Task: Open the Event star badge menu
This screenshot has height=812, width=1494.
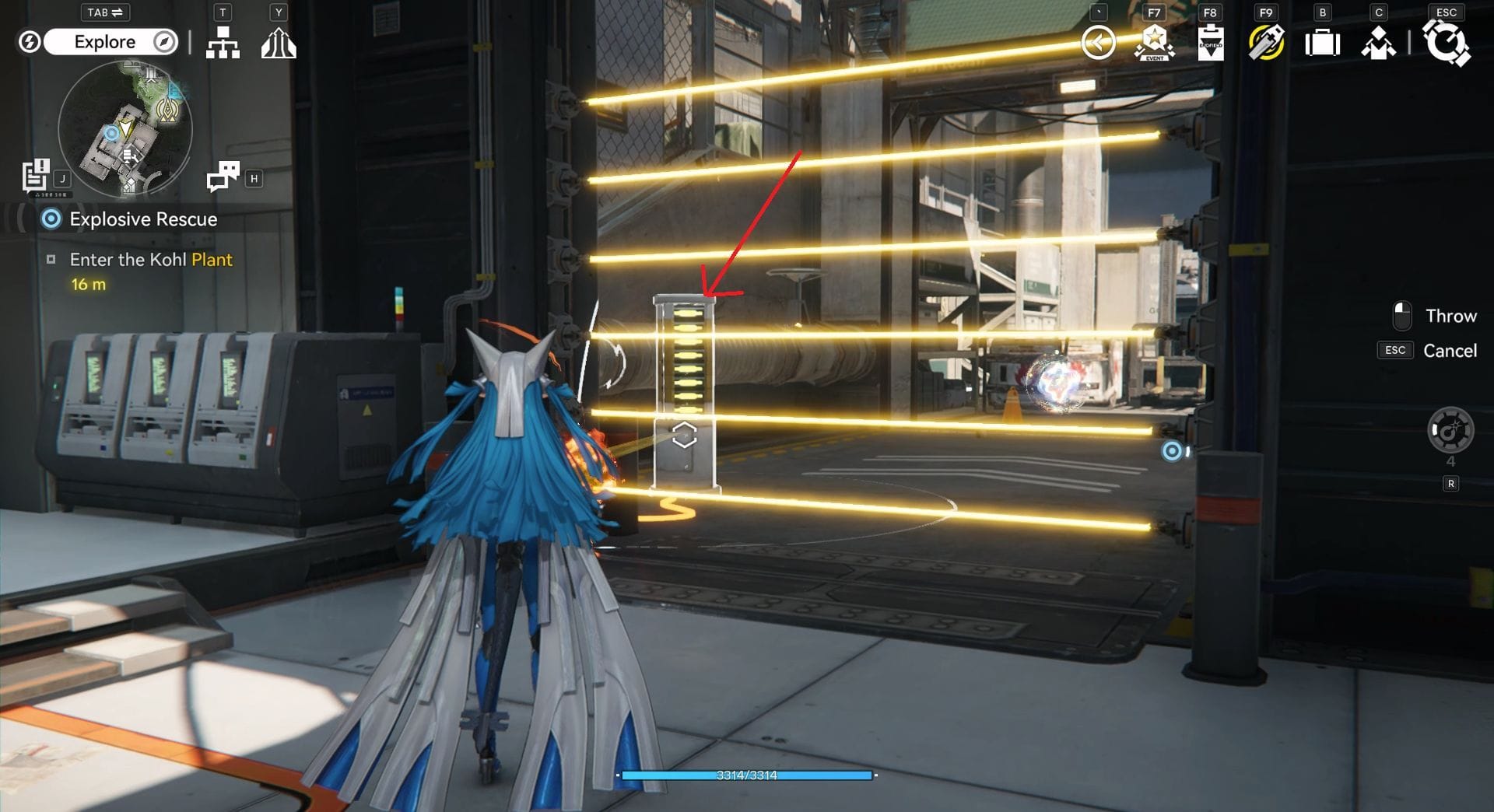Action: point(1154,43)
